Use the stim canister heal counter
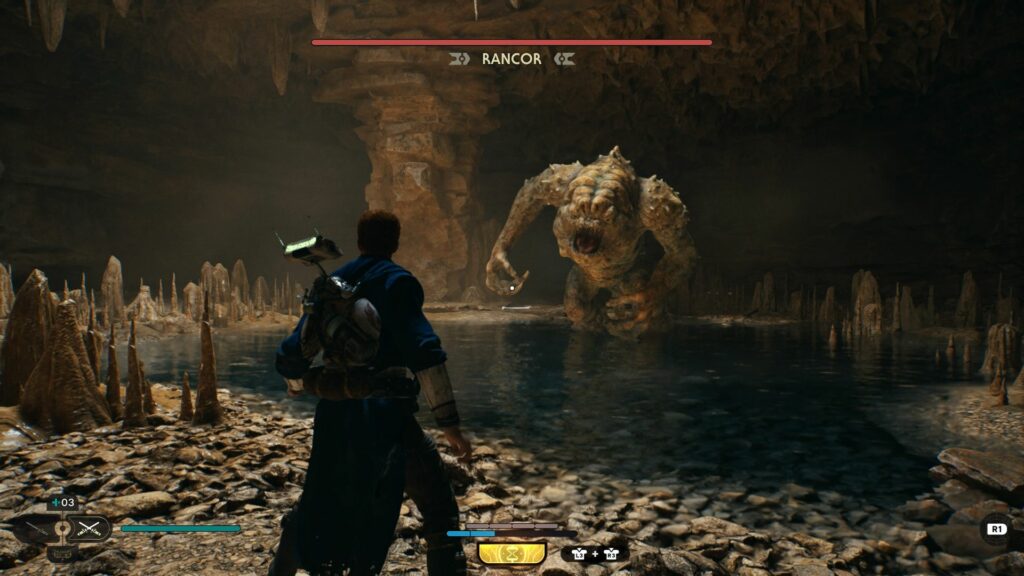 click(x=62, y=502)
